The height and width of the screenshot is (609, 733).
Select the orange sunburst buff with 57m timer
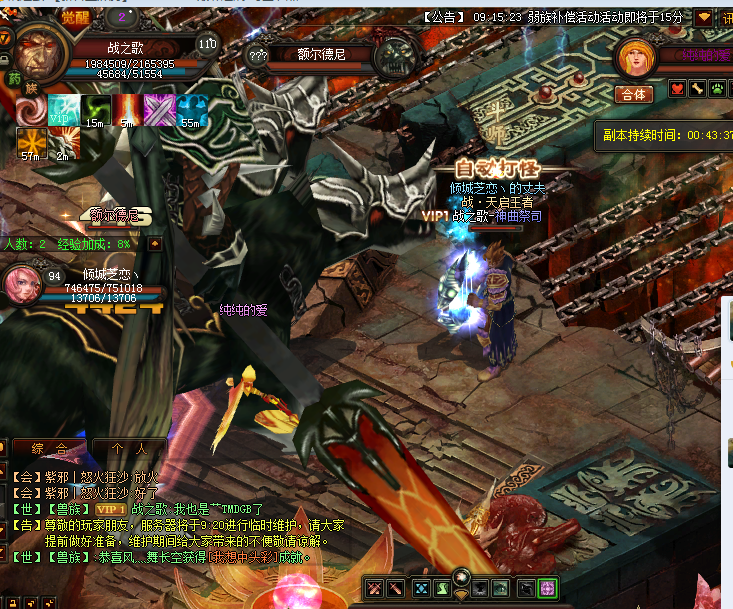coord(30,139)
